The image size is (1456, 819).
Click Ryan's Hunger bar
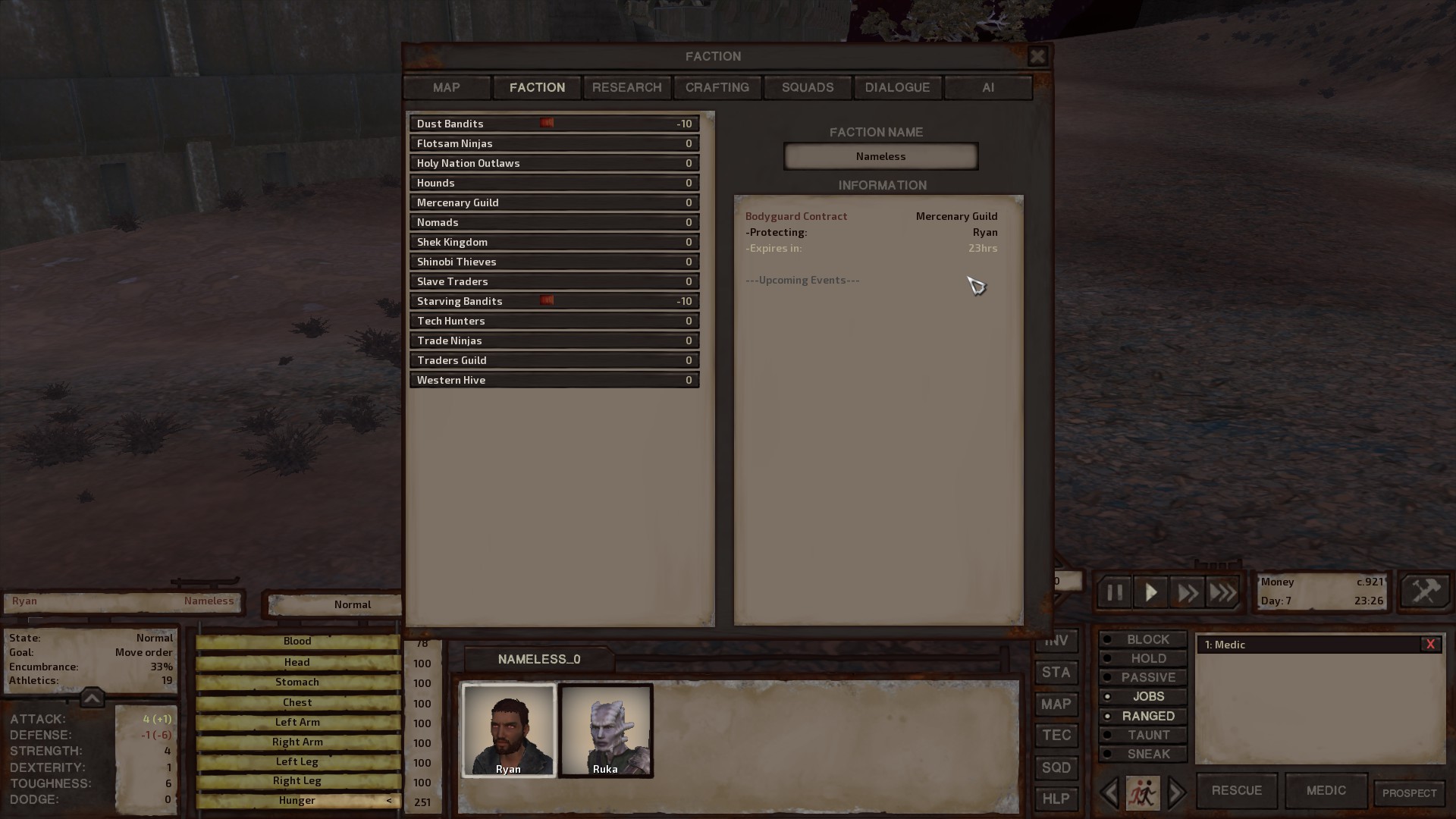click(297, 800)
